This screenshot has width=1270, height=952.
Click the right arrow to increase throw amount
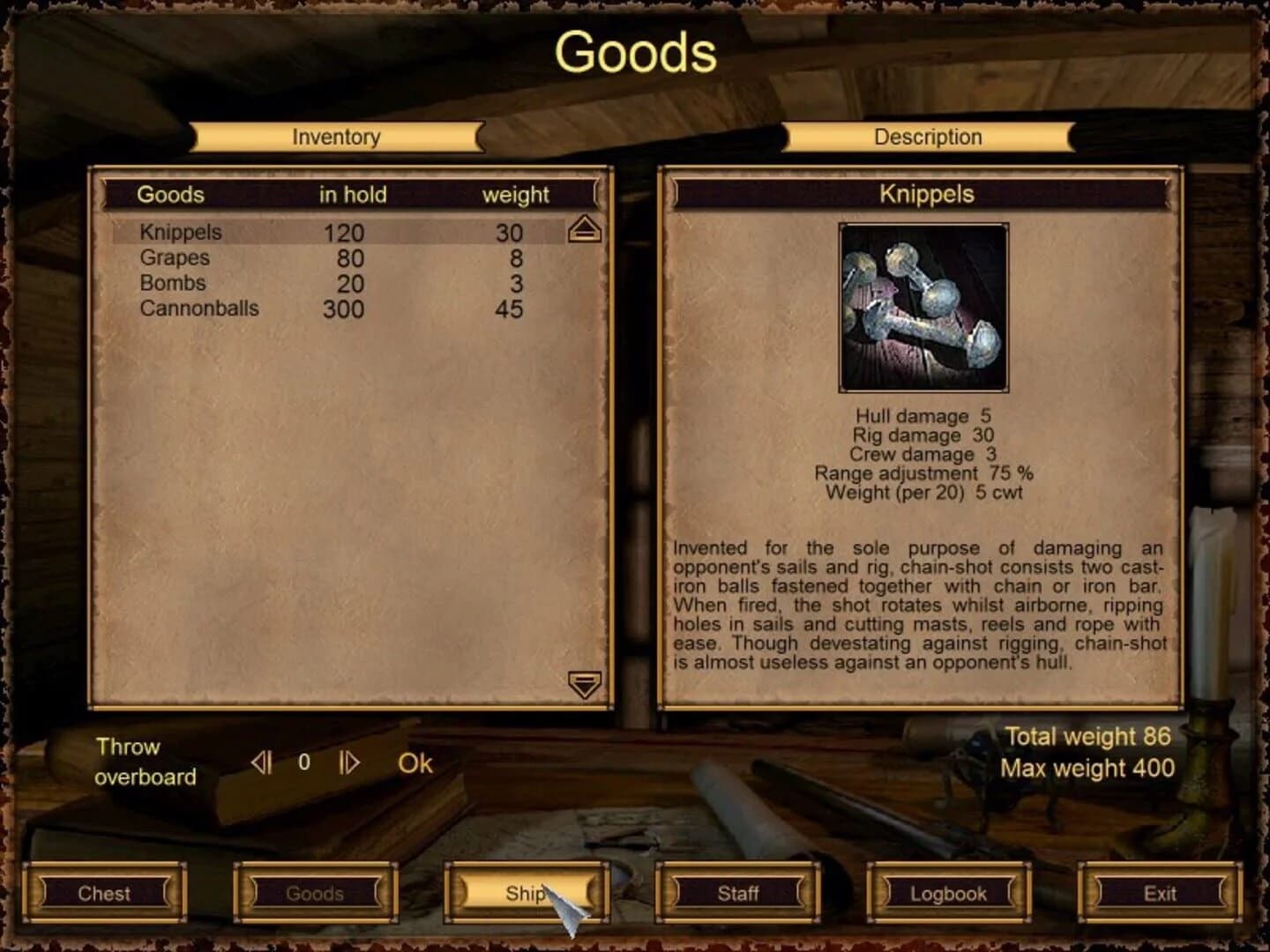coord(347,763)
